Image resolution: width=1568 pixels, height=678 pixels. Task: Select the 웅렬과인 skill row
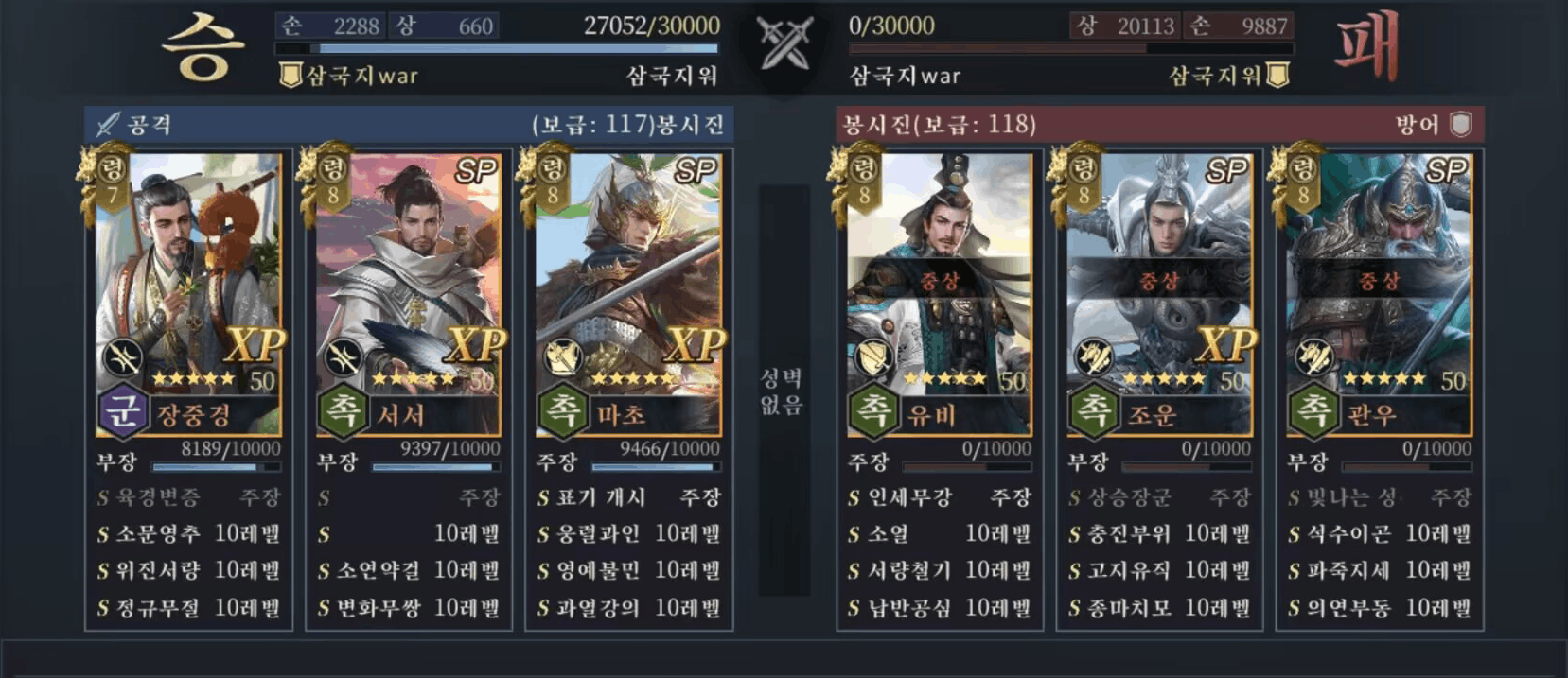point(628,534)
